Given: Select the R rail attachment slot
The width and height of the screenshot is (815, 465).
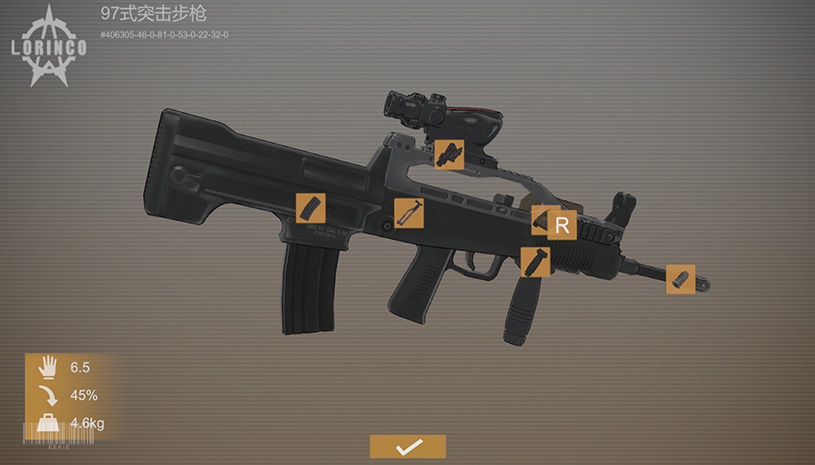Looking at the screenshot, I should point(560,224).
